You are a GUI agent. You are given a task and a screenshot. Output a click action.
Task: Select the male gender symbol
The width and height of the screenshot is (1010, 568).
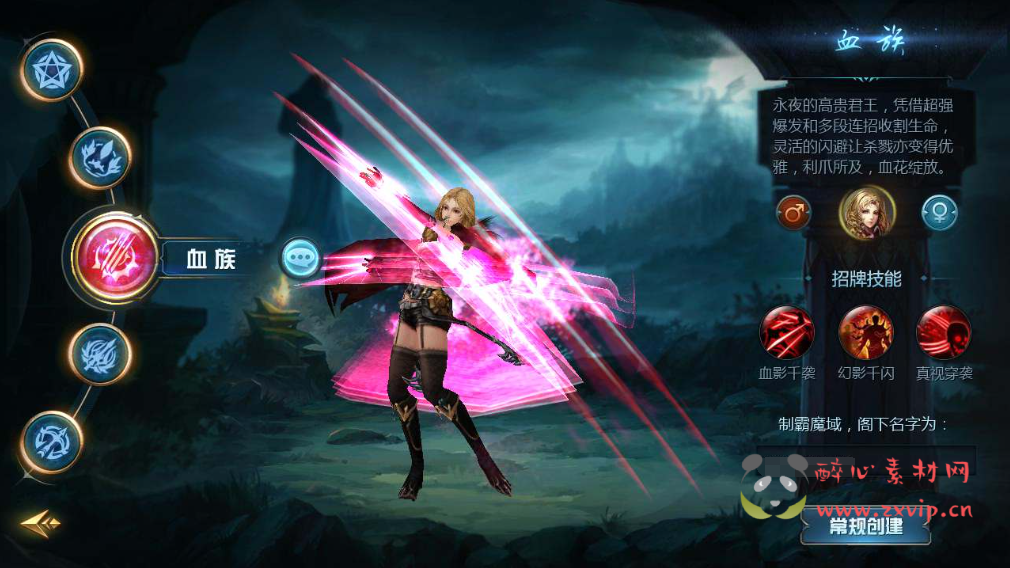(x=794, y=213)
